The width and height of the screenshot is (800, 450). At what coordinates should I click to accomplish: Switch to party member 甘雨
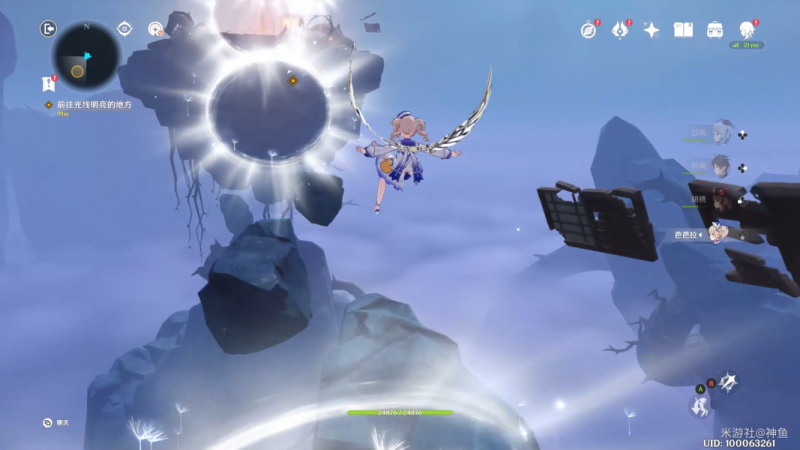721,133
